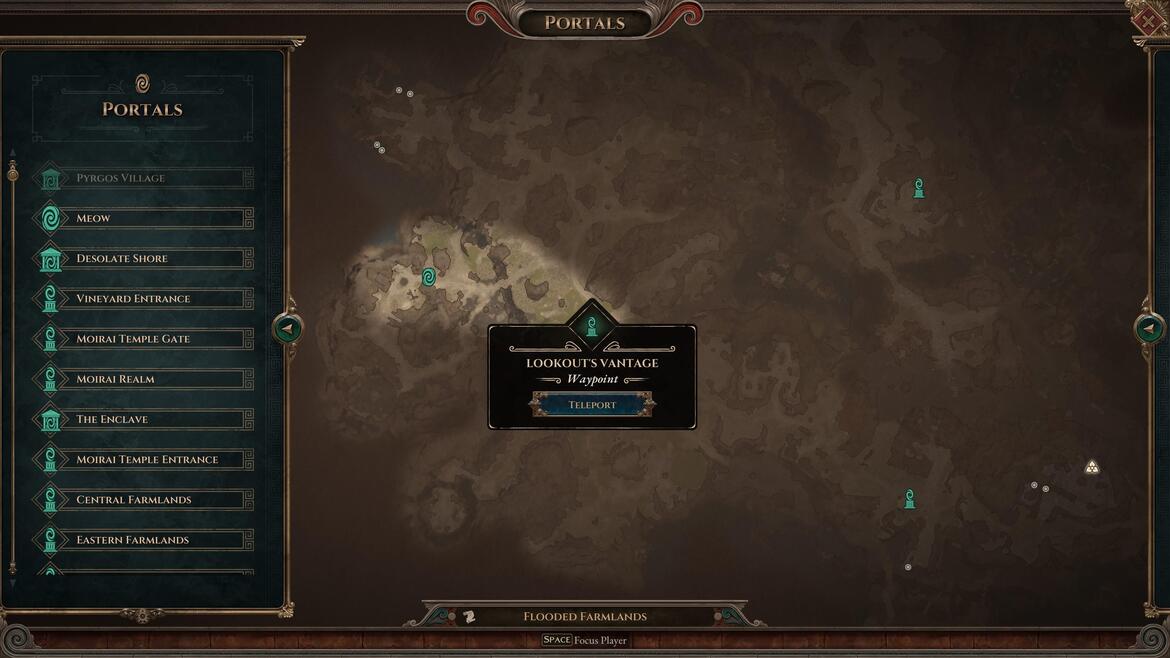Close the Portals map screen
The image size is (1170, 658).
click(1148, 21)
